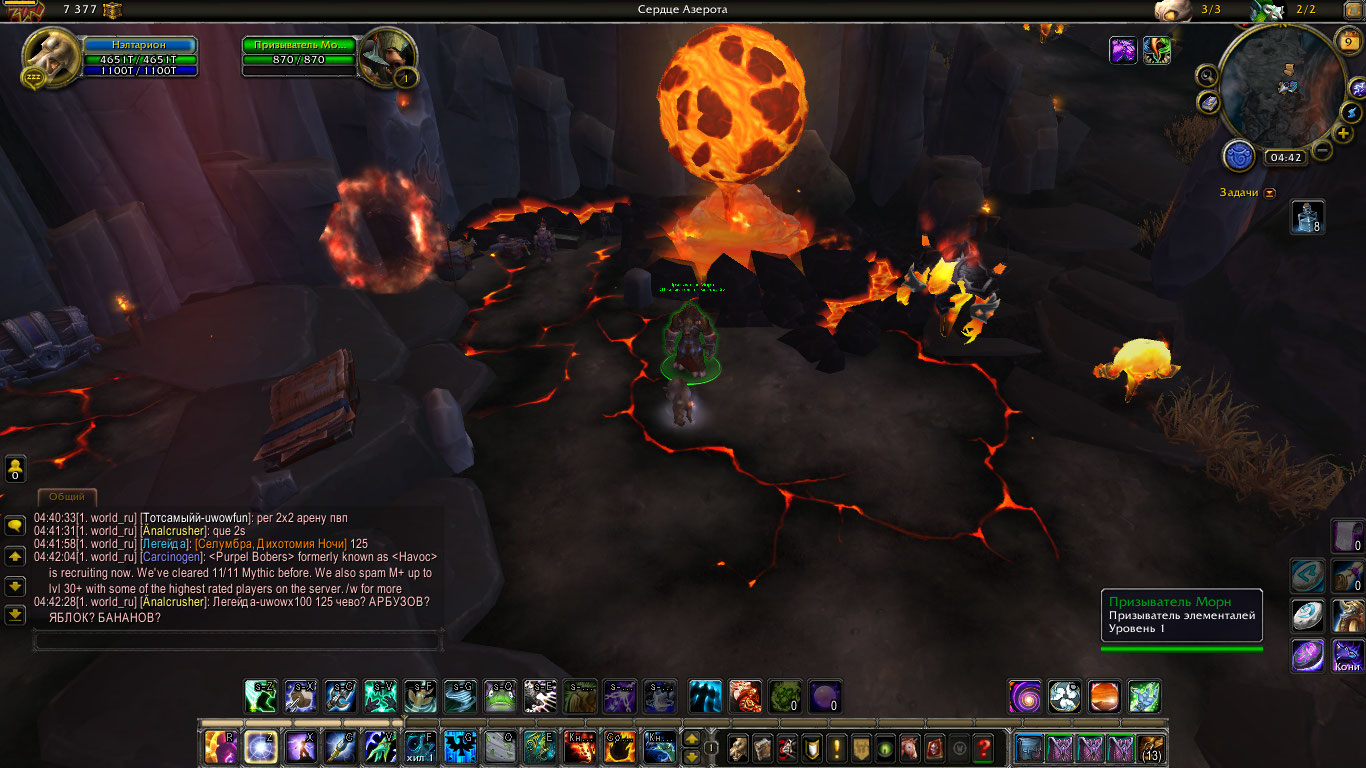Screen dimensions: 1366x768
Task: Jump chat to the newest messages
Action: point(15,615)
